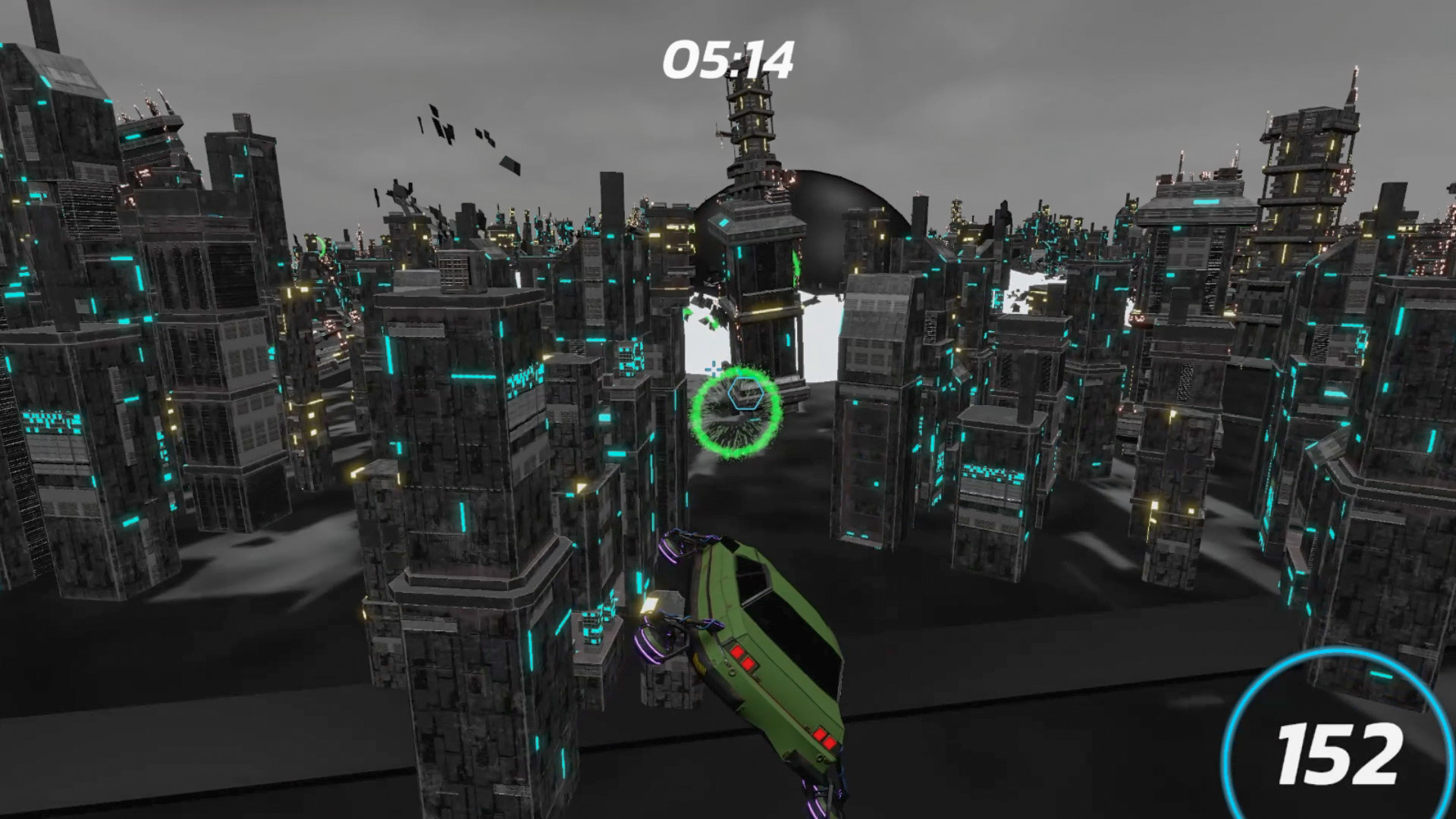Click the timer digits at top center

click(x=730, y=58)
